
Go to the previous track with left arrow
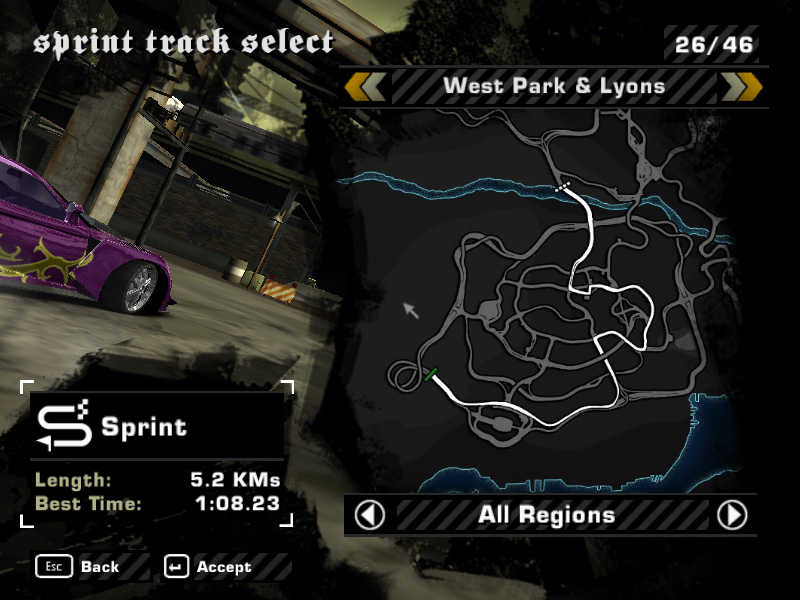tap(365, 86)
